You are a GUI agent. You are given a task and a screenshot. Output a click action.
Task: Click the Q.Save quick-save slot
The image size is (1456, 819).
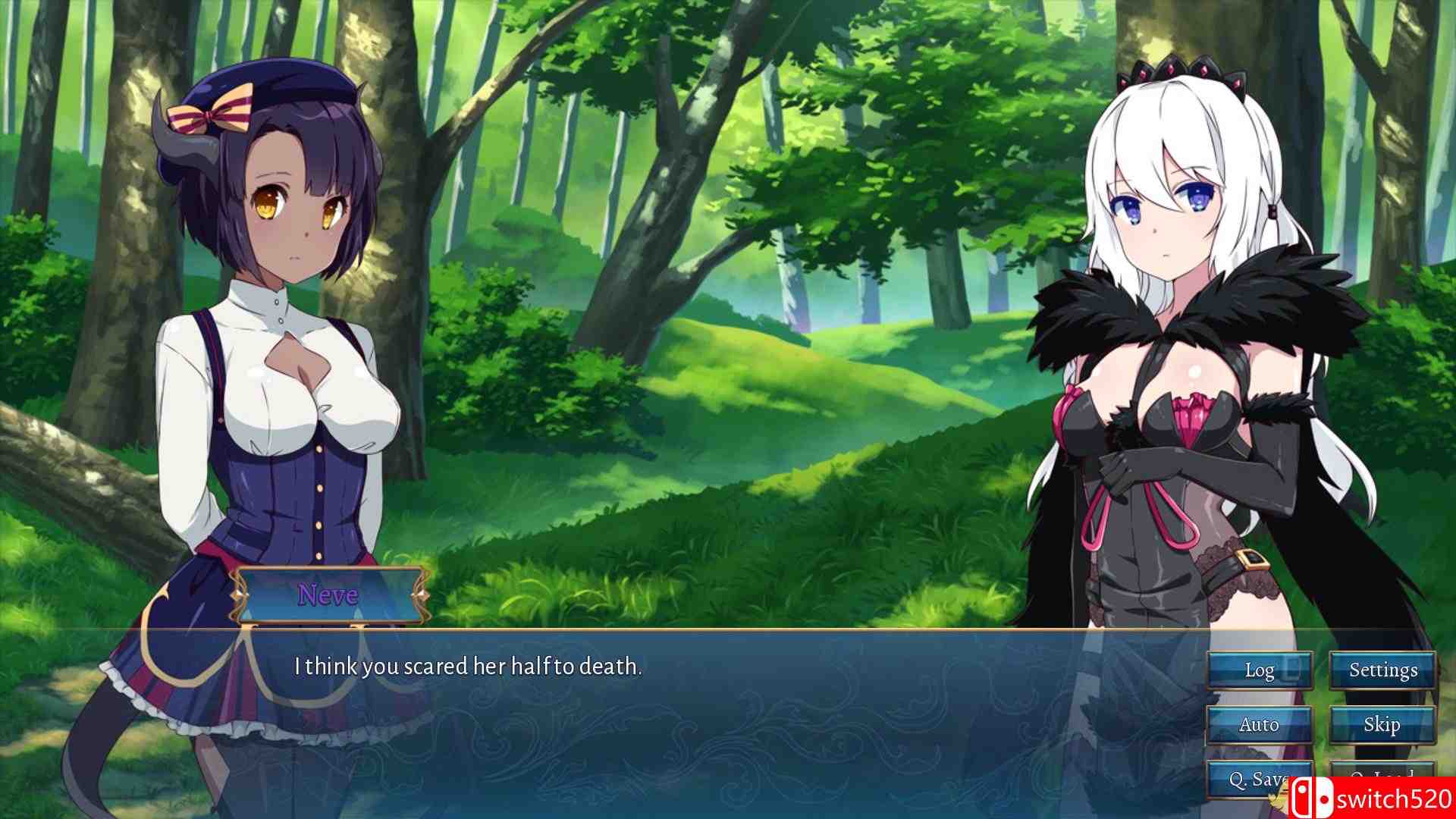(x=1260, y=778)
